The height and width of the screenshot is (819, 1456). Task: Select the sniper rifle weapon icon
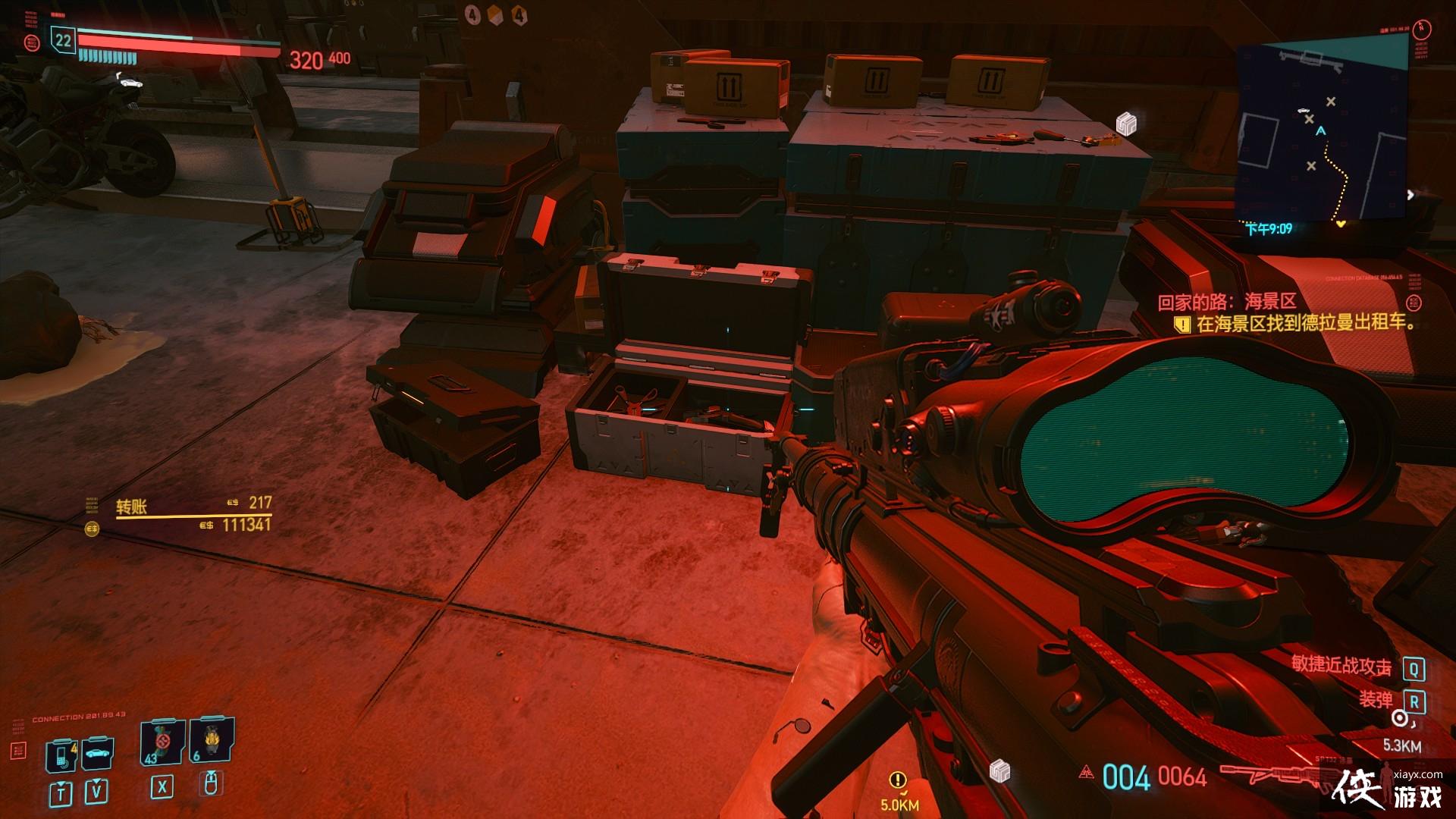(1274, 775)
